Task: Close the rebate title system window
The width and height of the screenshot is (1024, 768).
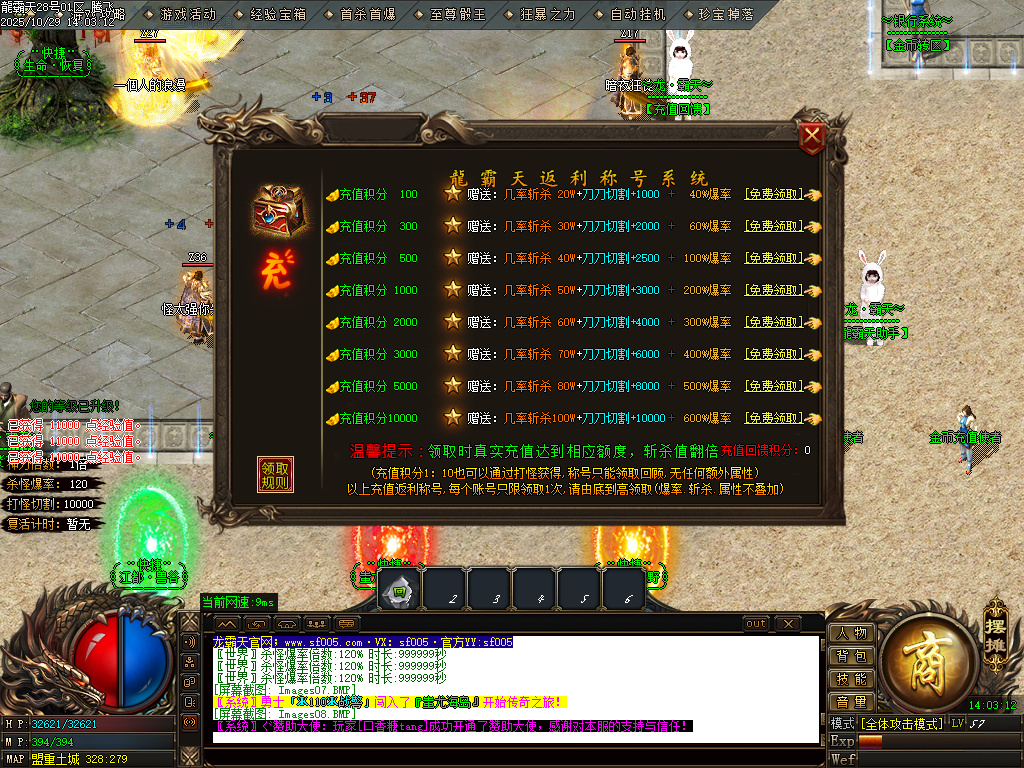Action: [813, 138]
